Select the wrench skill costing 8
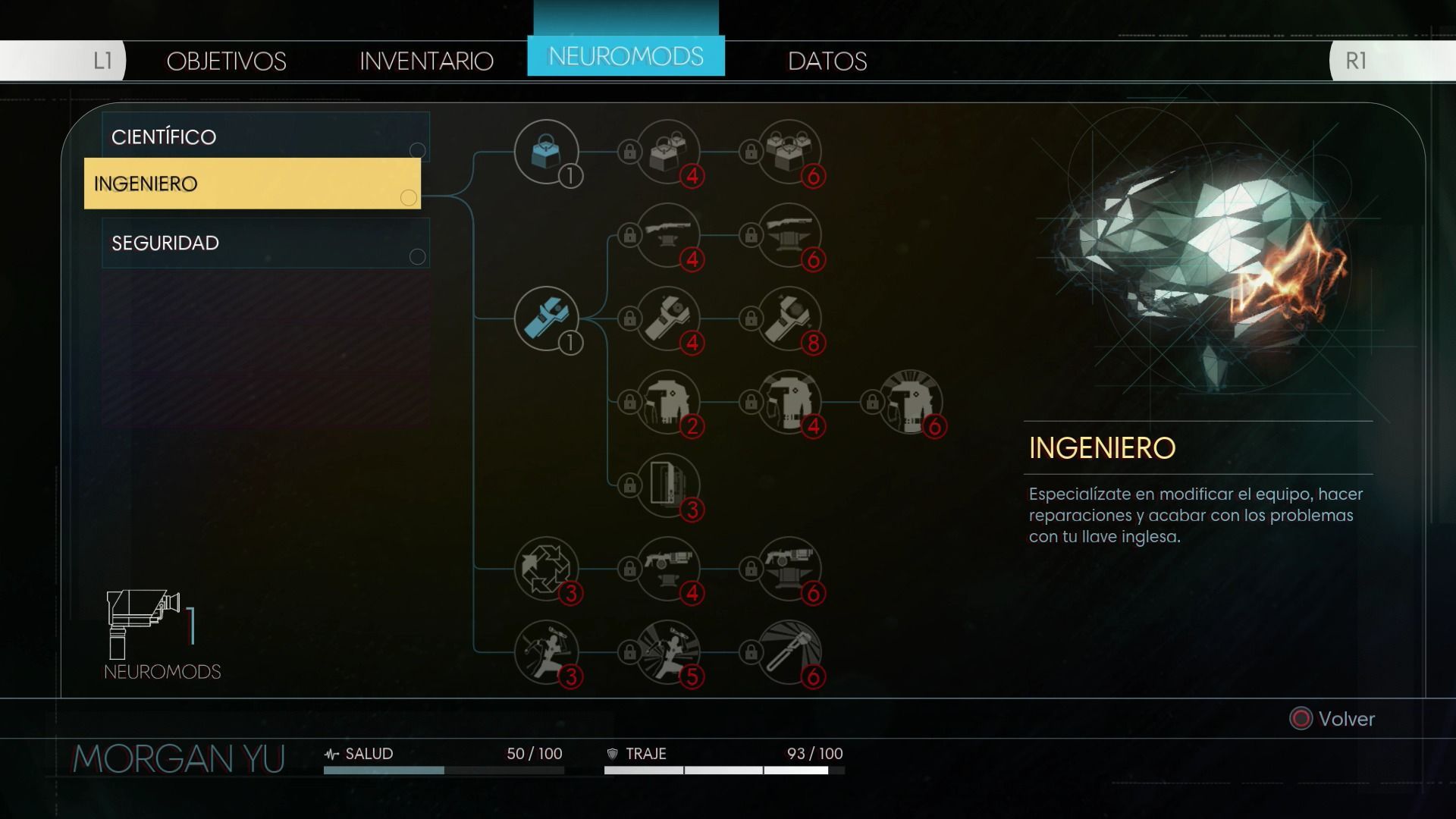 pyautogui.click(x=789, y=318)
